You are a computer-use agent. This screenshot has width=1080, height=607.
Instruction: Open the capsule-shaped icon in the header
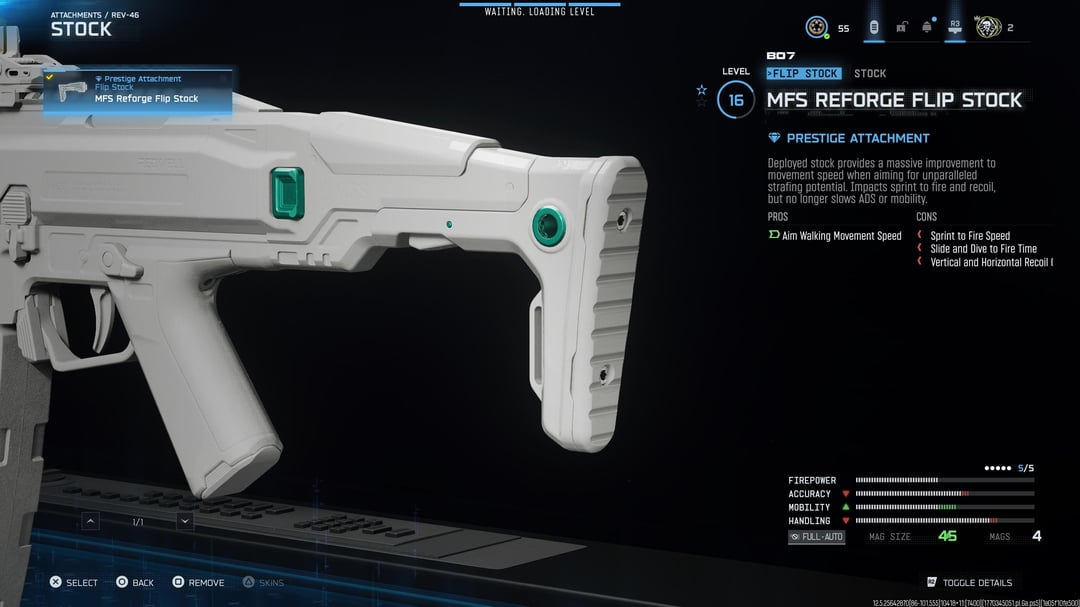[873, 27]
